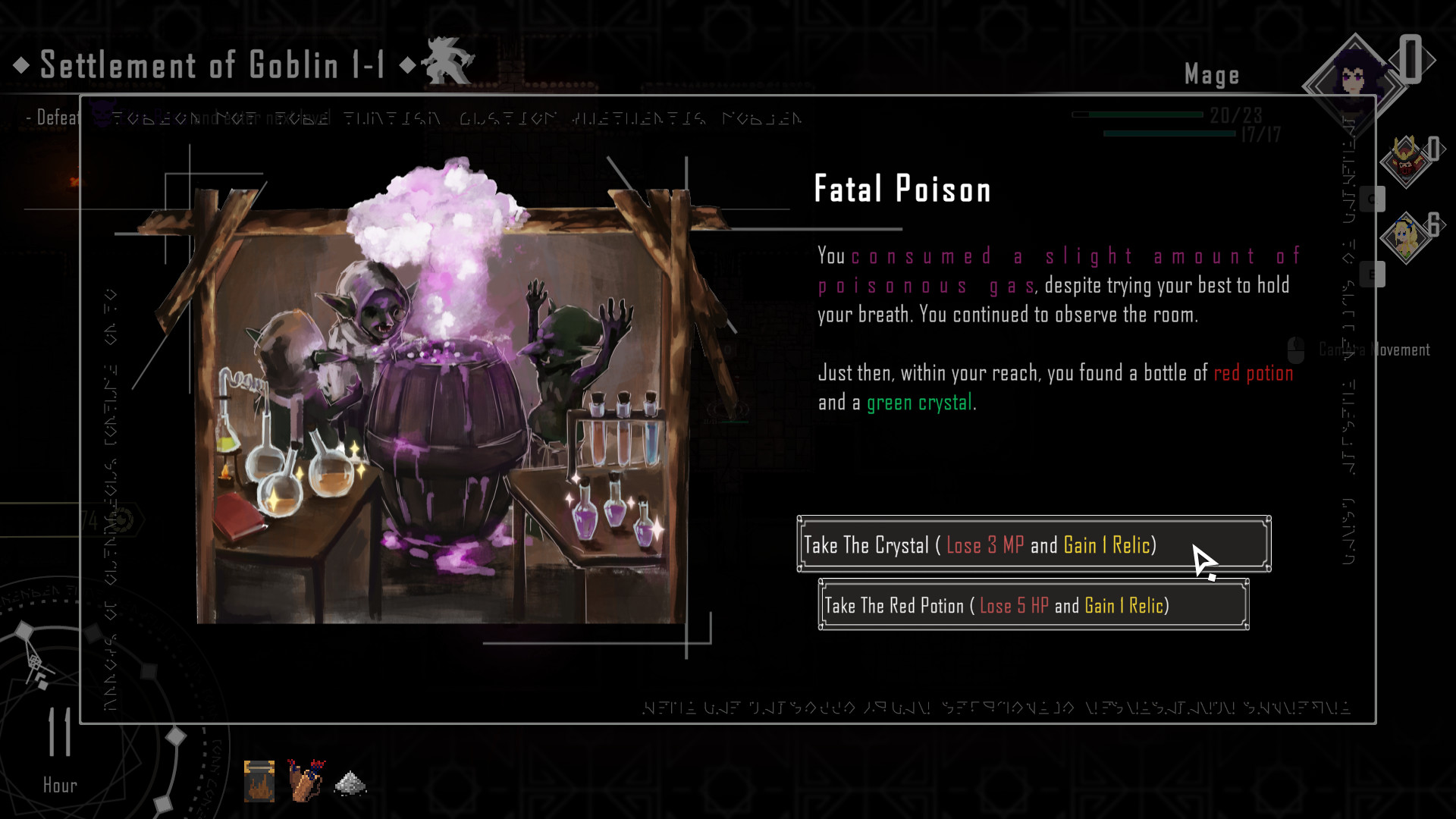Click the green crystal highlighted text

point(918,402)
